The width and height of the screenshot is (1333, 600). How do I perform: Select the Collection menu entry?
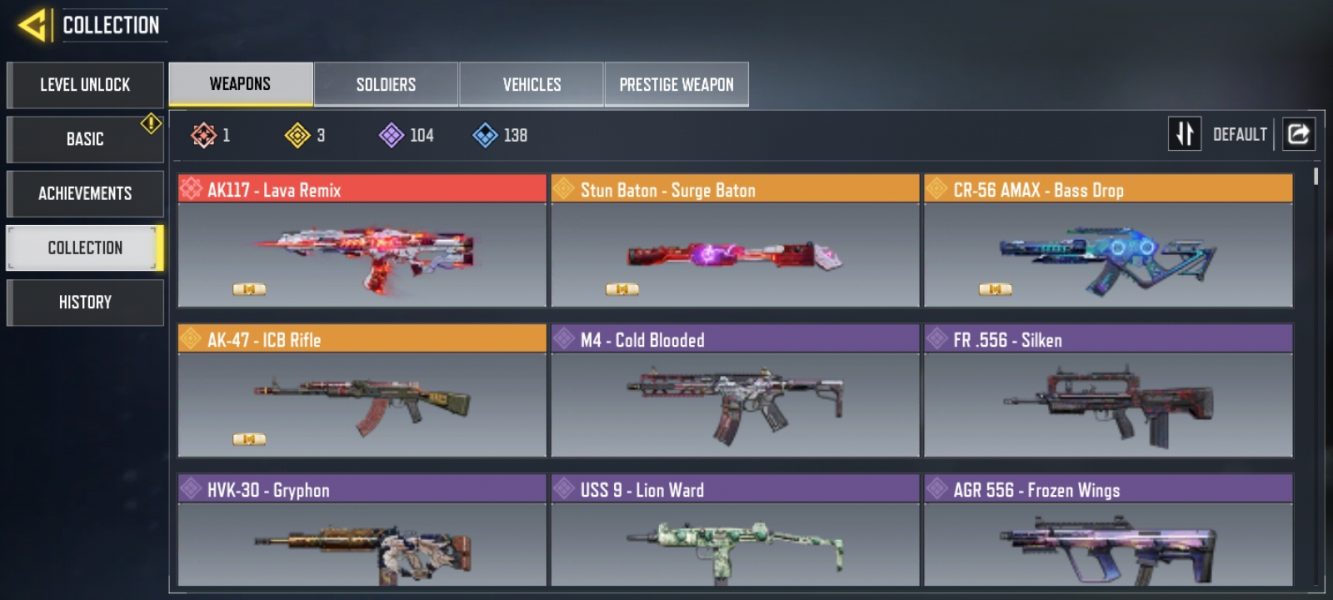85,248
